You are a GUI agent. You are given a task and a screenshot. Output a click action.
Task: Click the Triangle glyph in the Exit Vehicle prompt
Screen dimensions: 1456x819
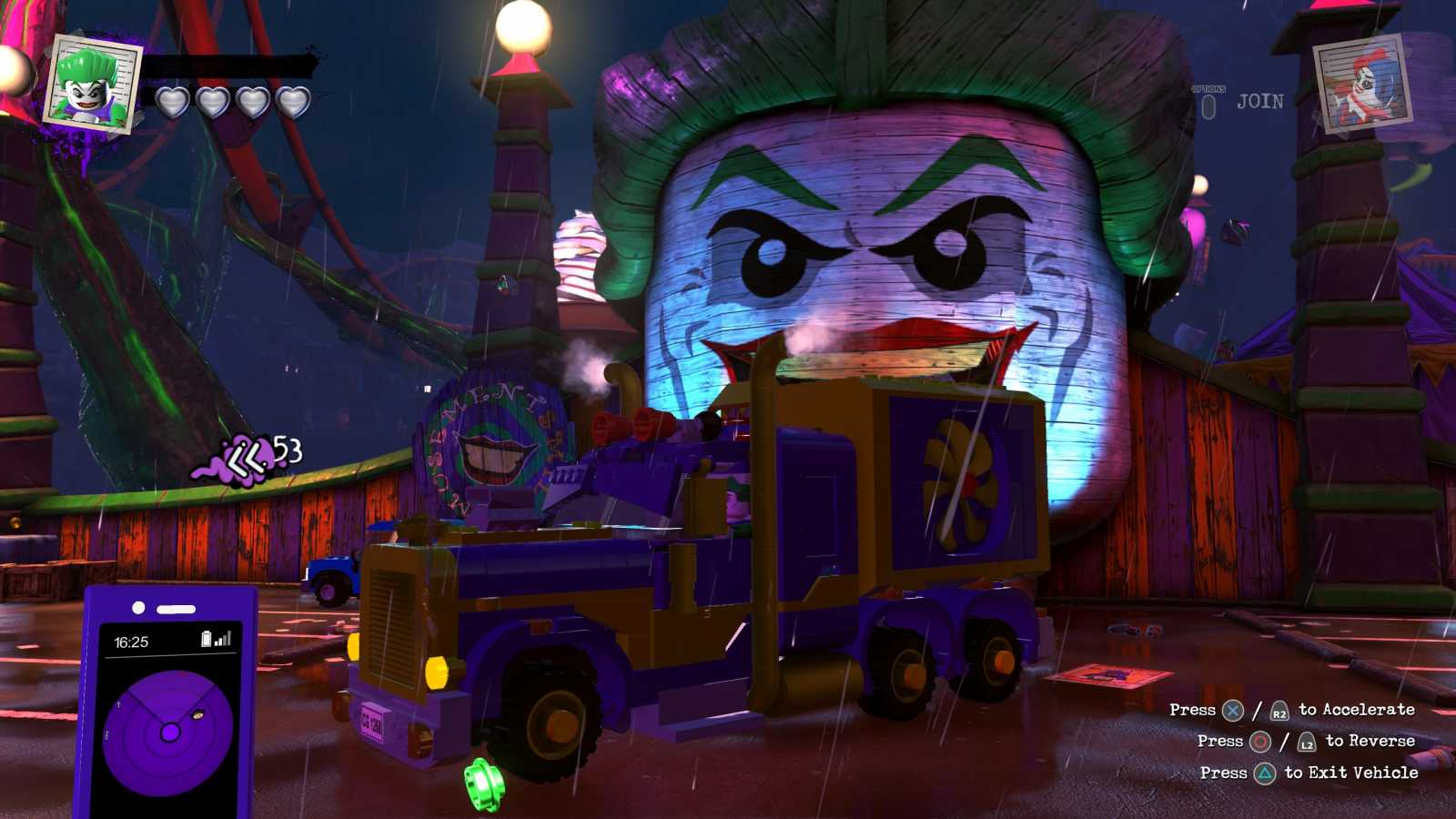(x=1266, y=772)
